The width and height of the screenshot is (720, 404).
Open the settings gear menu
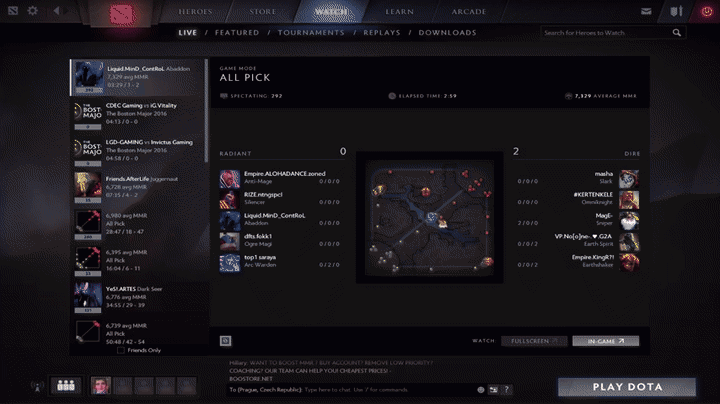(x=33, y=11)
